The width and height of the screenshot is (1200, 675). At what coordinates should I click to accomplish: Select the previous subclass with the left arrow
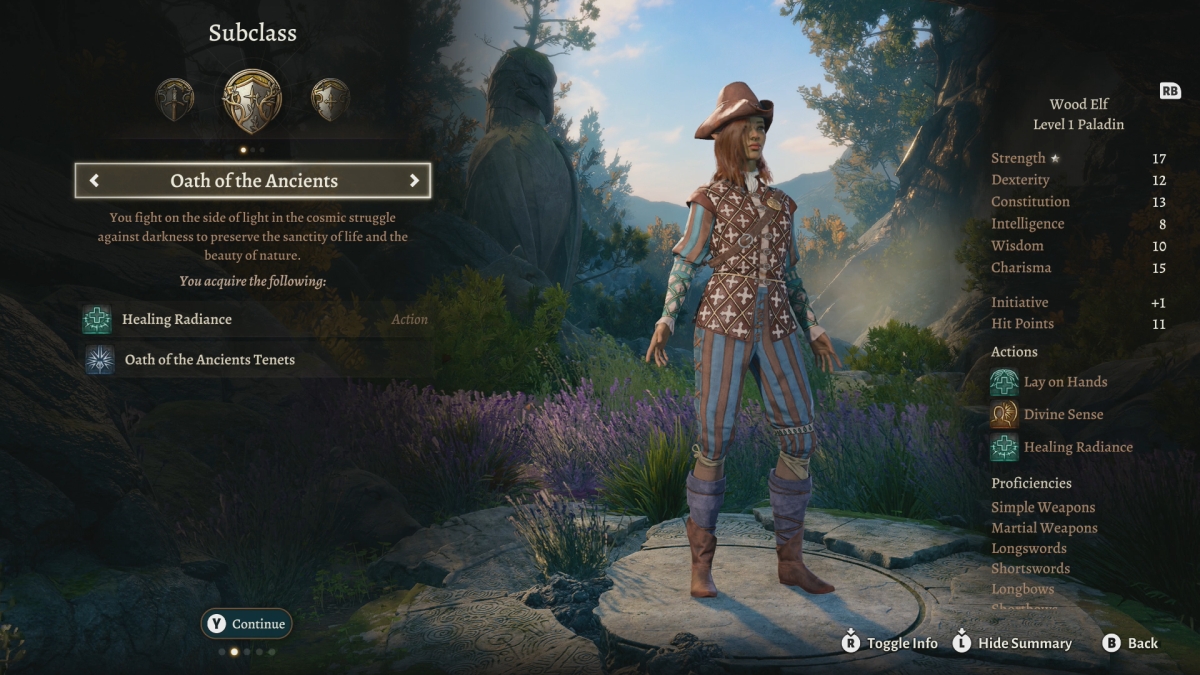[94, 181]
